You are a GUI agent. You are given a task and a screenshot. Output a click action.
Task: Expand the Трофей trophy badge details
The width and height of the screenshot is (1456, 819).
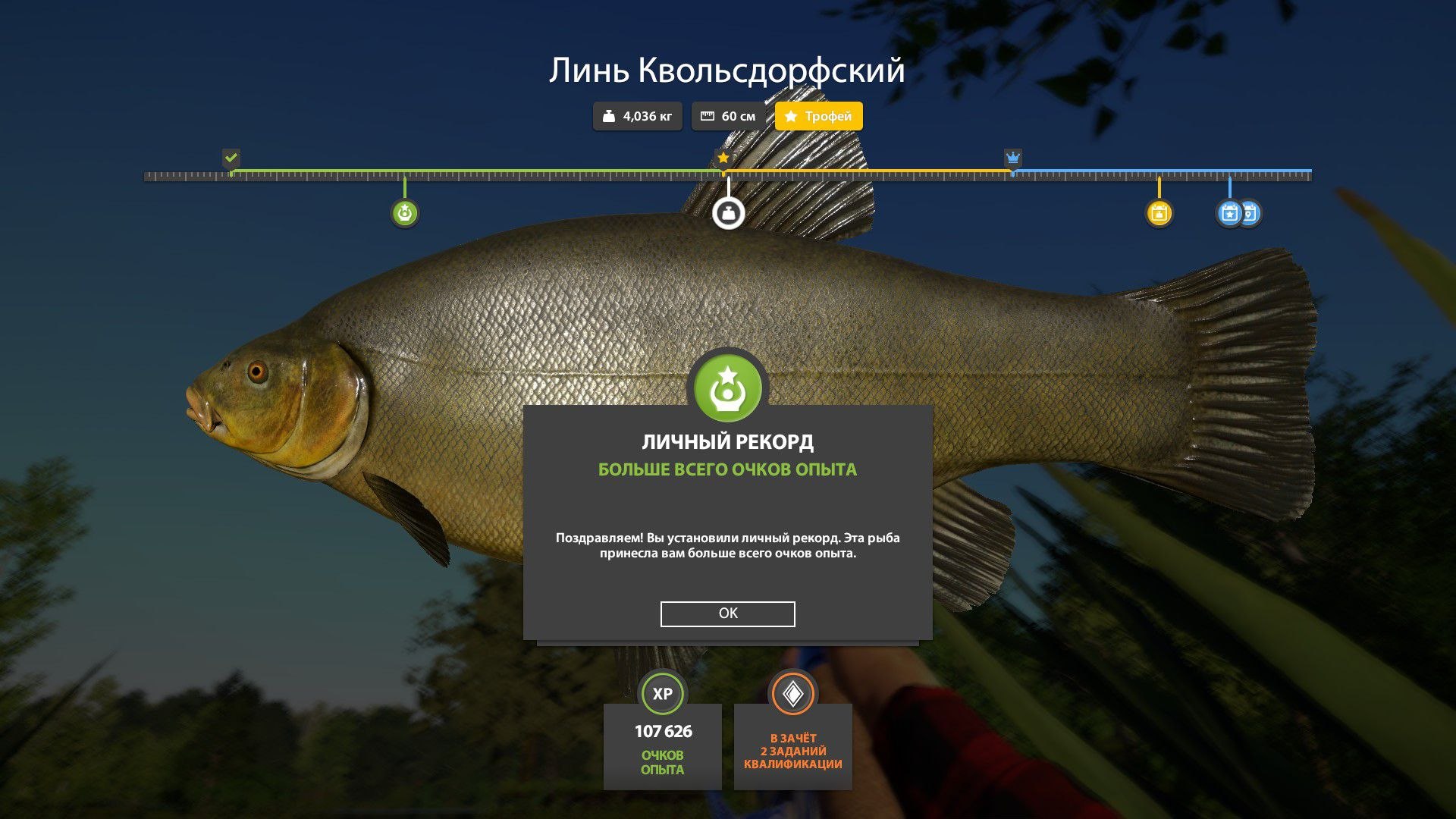[817, 116]
